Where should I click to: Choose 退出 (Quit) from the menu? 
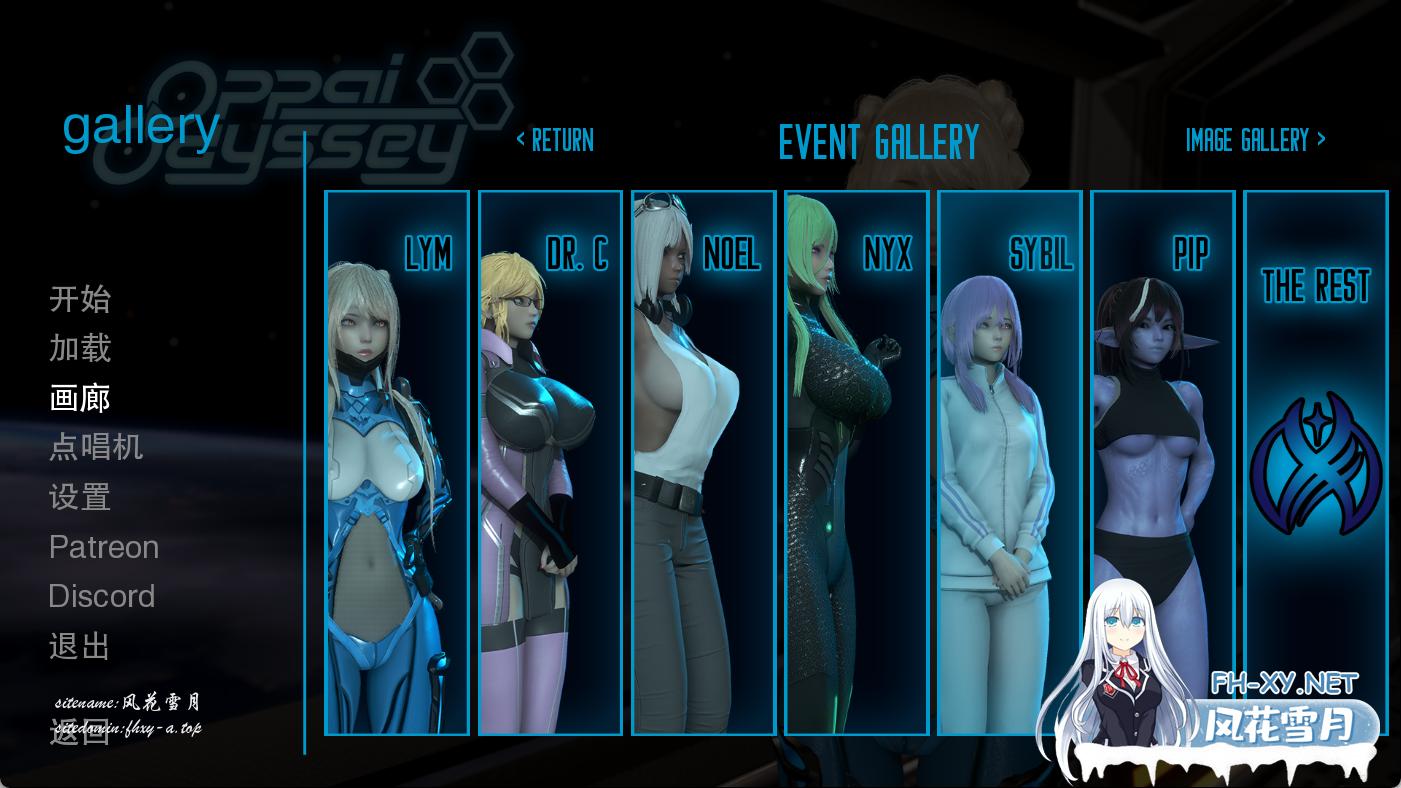pos(80,646)
